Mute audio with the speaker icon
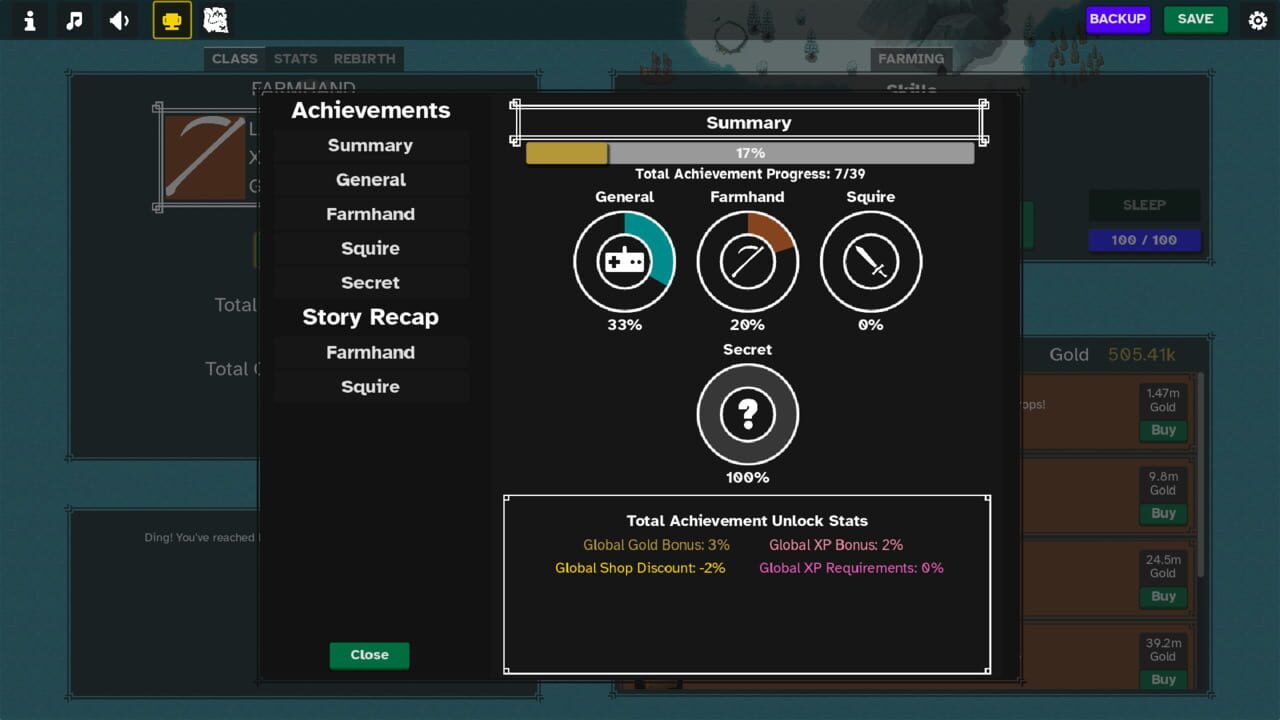Image resolution: width=1280 pixels, height=720 pixels. (119, 20)
